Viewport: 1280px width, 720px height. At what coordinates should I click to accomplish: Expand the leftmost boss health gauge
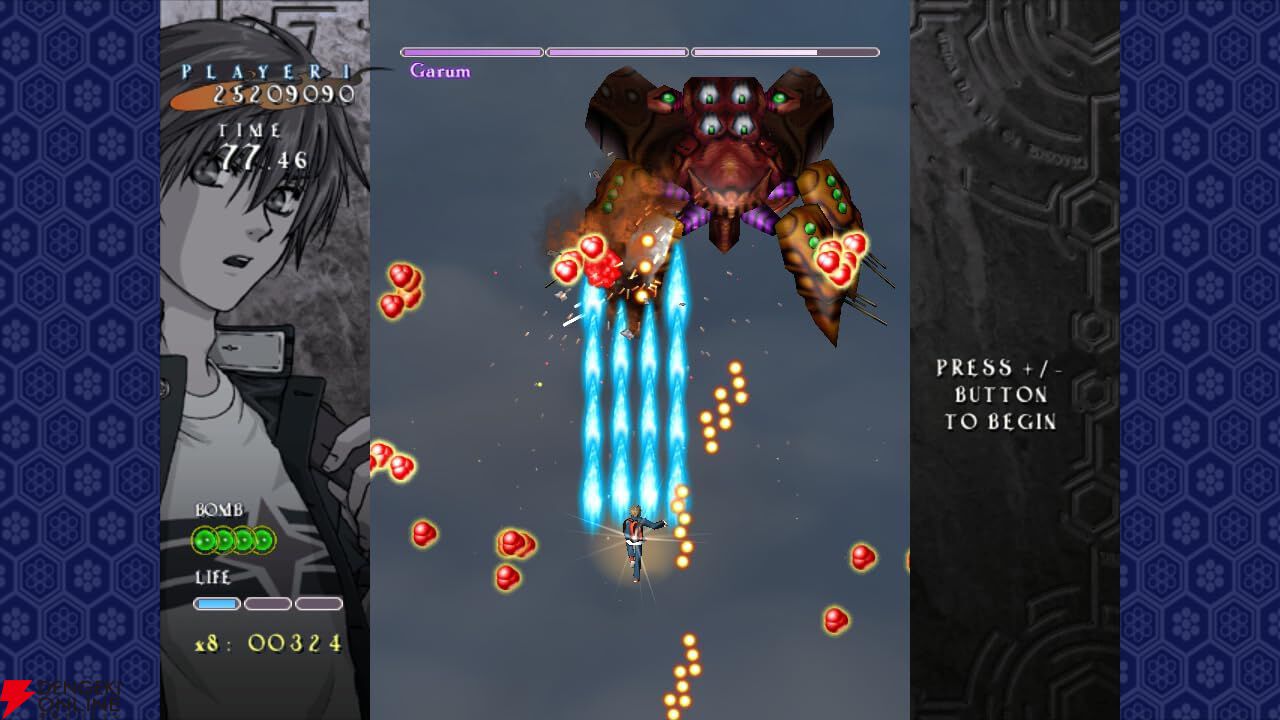470,51
